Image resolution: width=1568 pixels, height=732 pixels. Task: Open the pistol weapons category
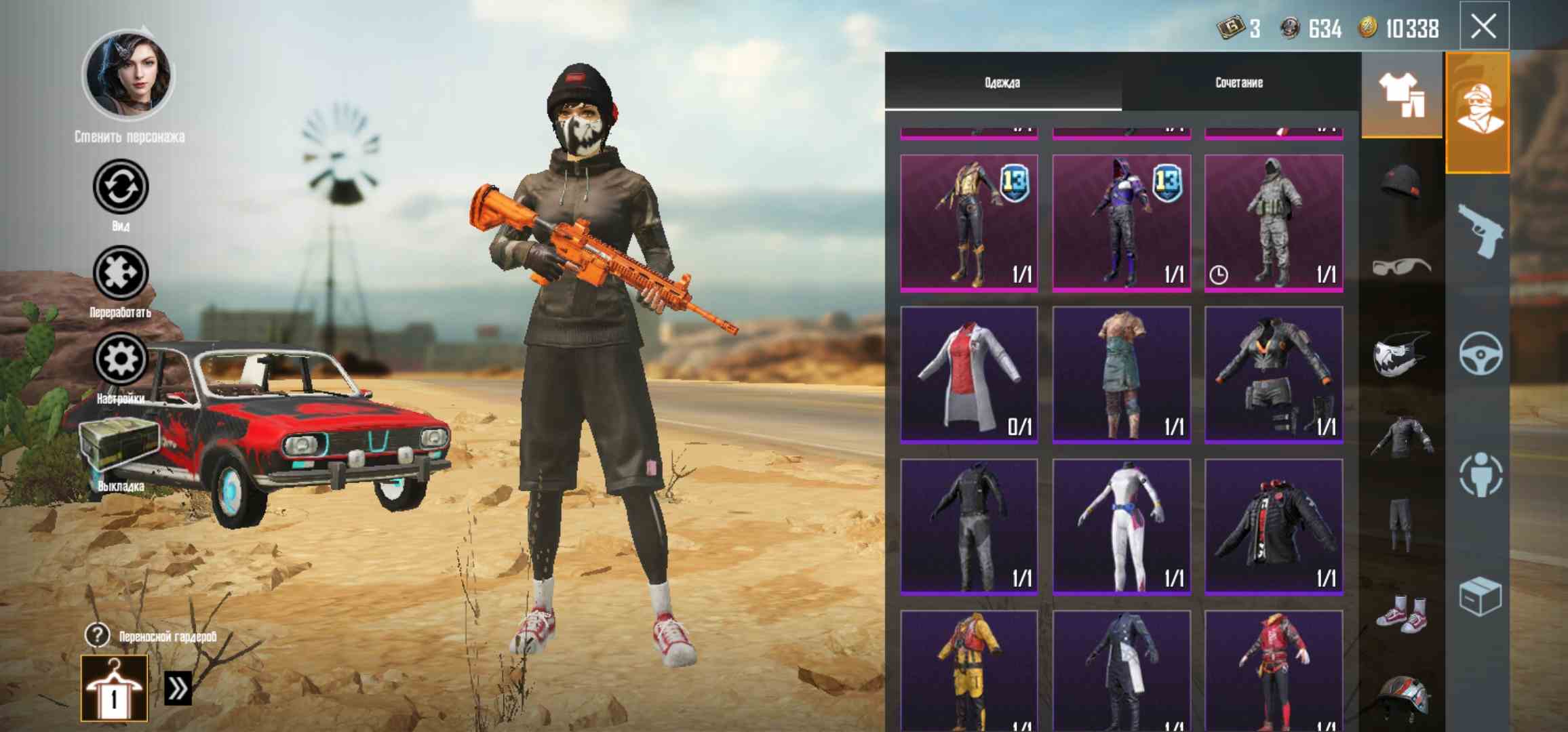1479,232
